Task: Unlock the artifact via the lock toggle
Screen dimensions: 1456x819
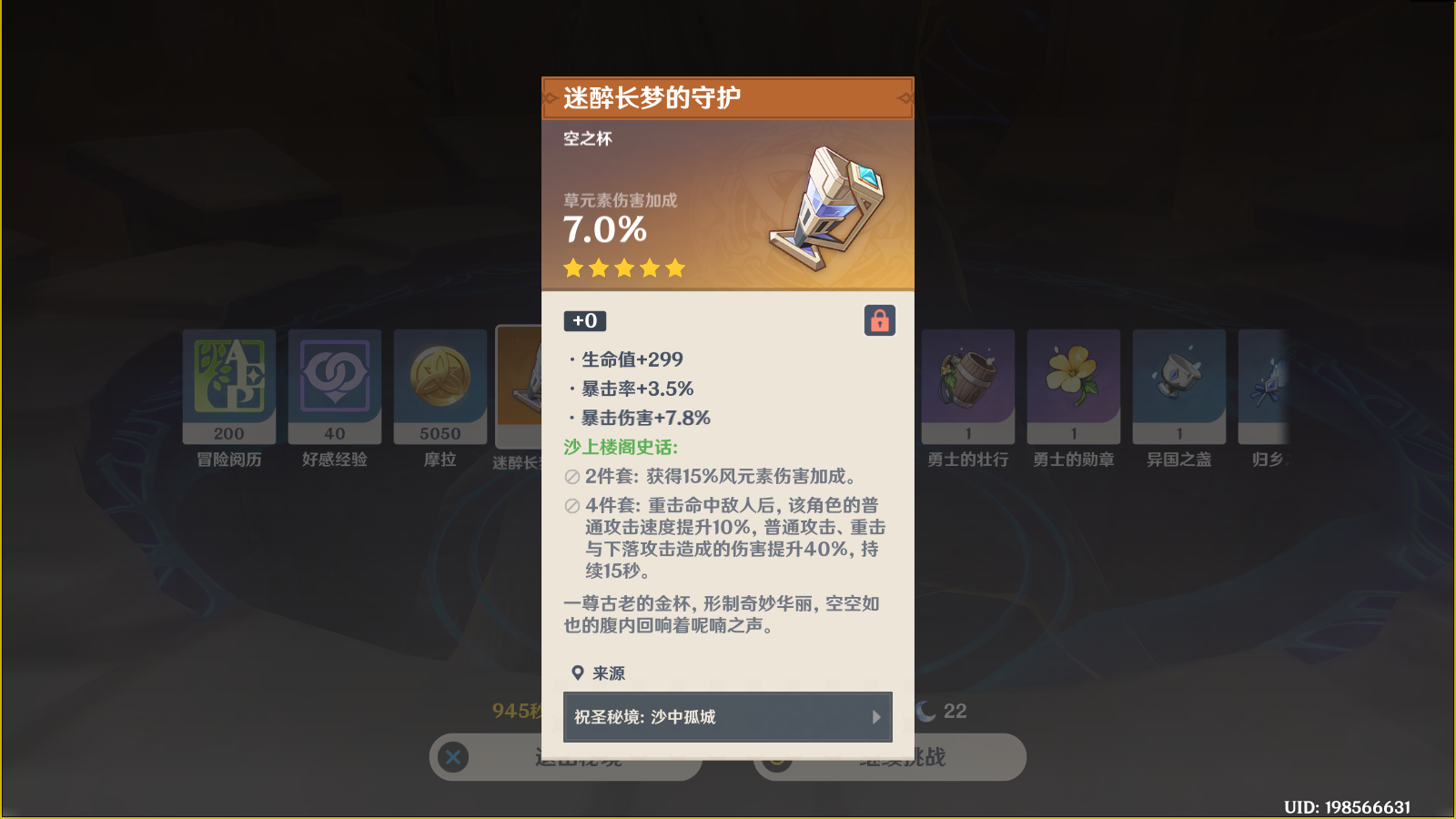Action: click(x=879, y=320)
